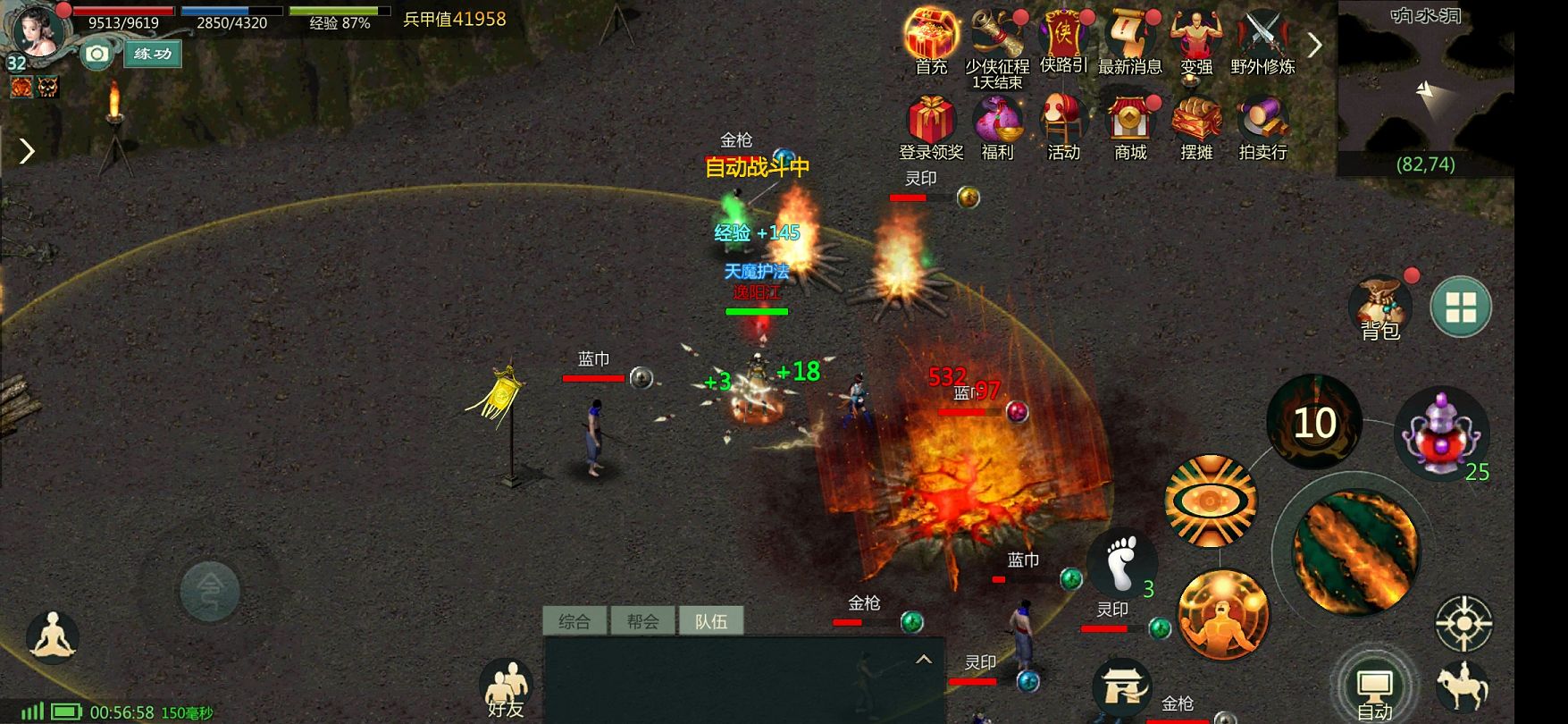Open the 首充 first recharge chest
This screenshot has width=1568, height=724.
tap(931, 36)
